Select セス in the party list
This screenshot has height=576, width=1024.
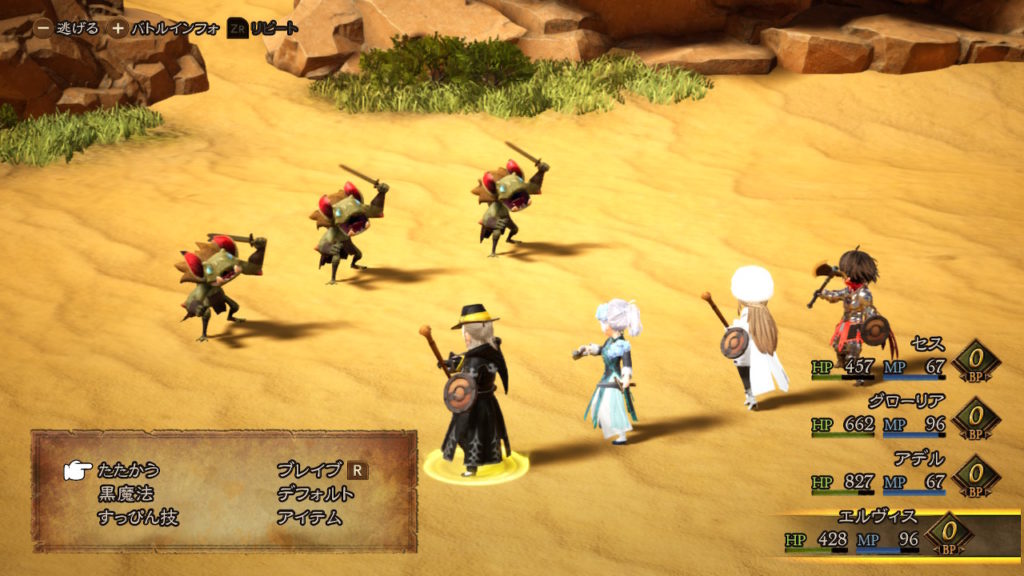click(x=927, y=344)
